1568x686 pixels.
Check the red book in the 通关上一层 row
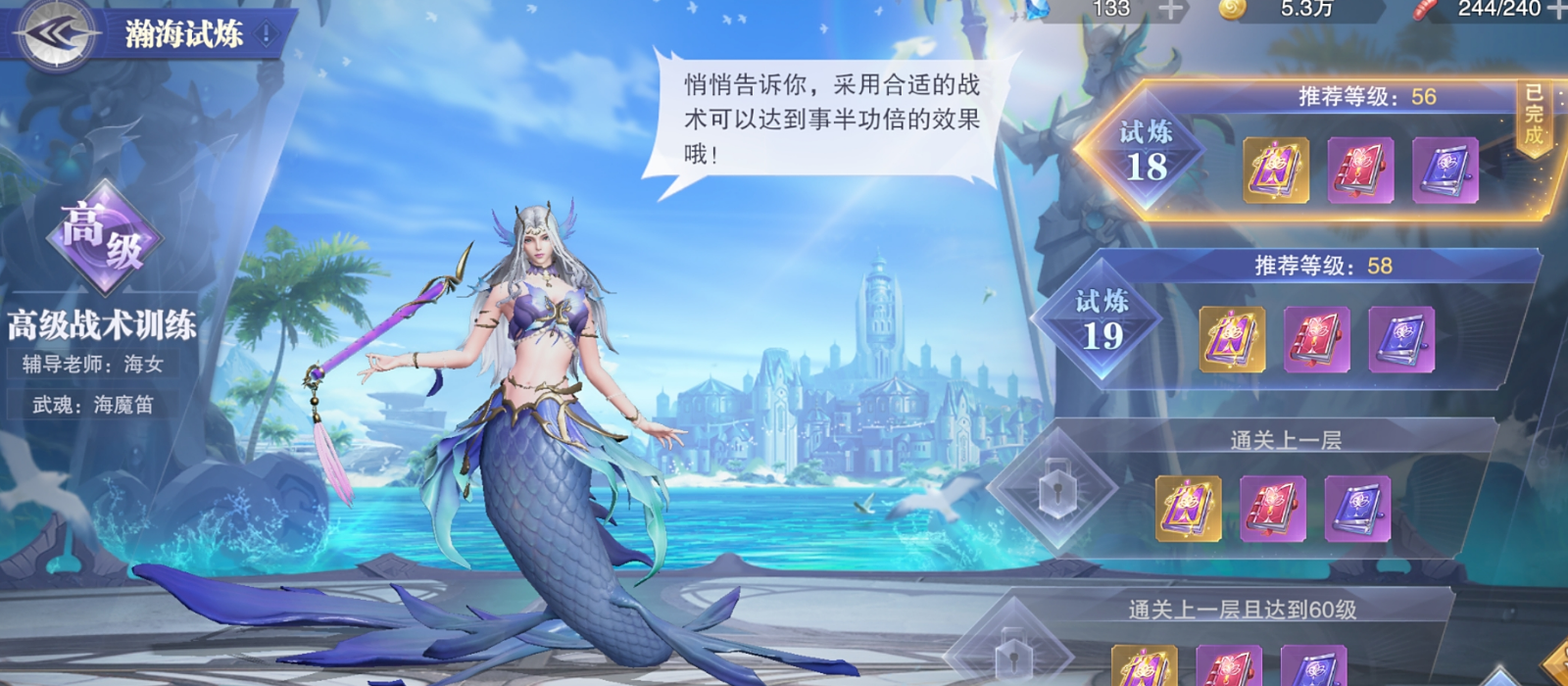tap(1272, 509)
